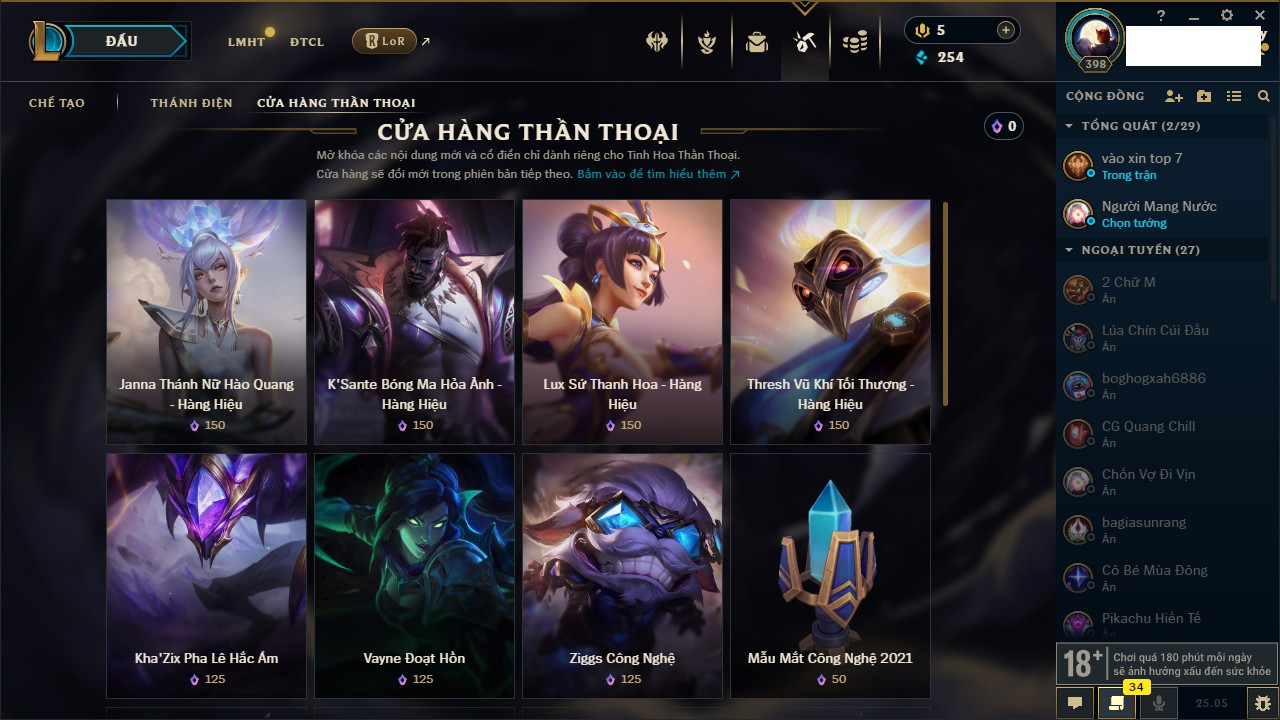Open the CHẾ TẠO crafting tab
This screenshot has height=720, width=1280.
point(57,103)
